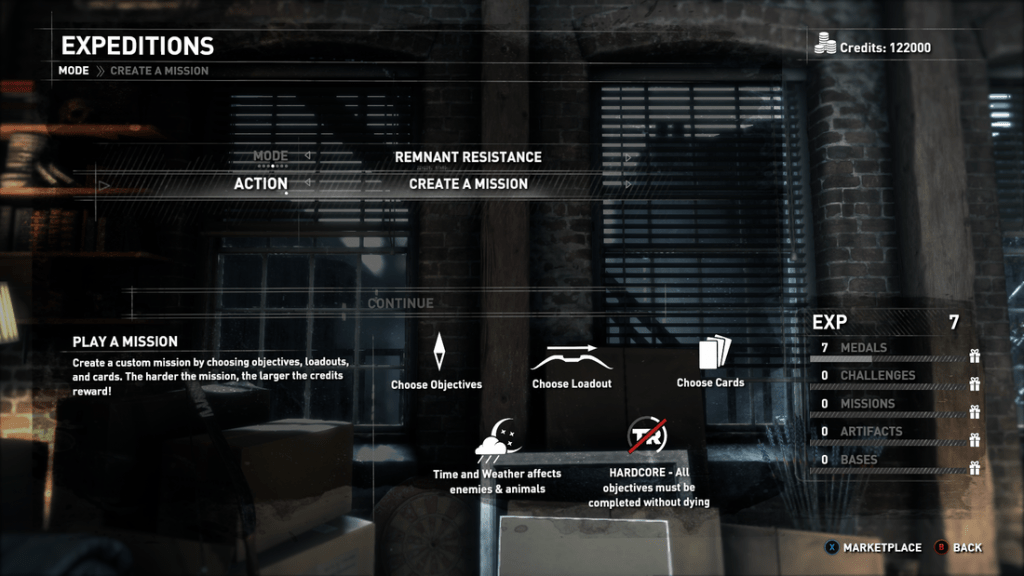This screenshot has width=1024, height=576.
Task: Open the Artifacts row in the EXP panel
Action: point(888,432)
